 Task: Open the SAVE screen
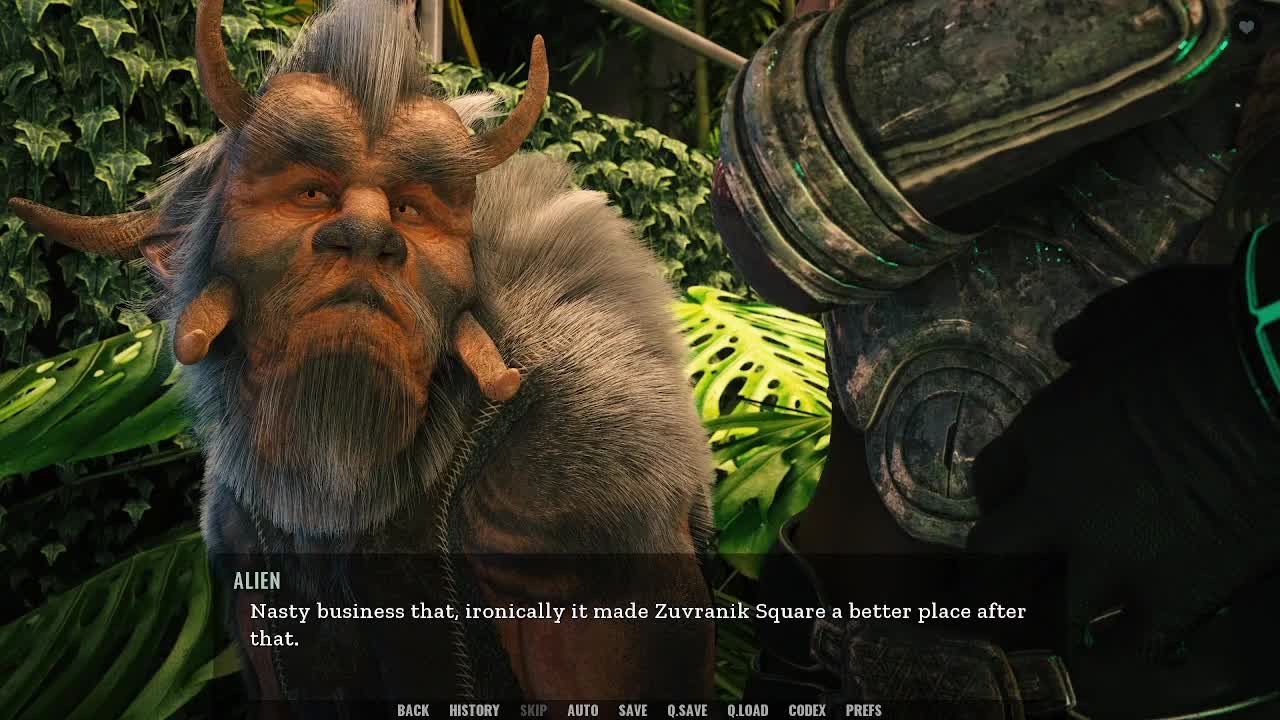(632, 710)
